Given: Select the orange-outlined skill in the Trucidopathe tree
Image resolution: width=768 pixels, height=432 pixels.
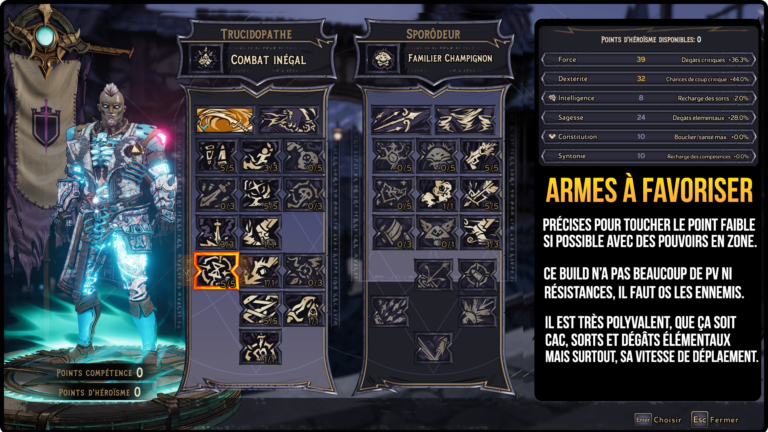Looking at the screenshot, I should (215, 271).
